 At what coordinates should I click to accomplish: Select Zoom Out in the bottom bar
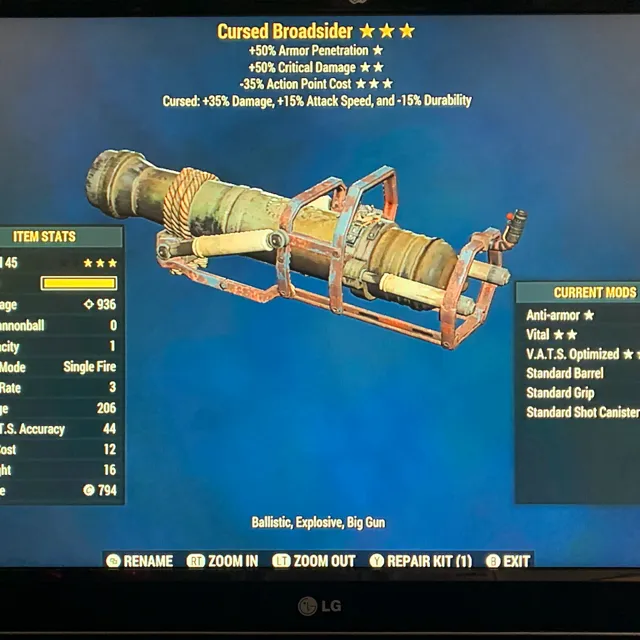coord(314,561)
